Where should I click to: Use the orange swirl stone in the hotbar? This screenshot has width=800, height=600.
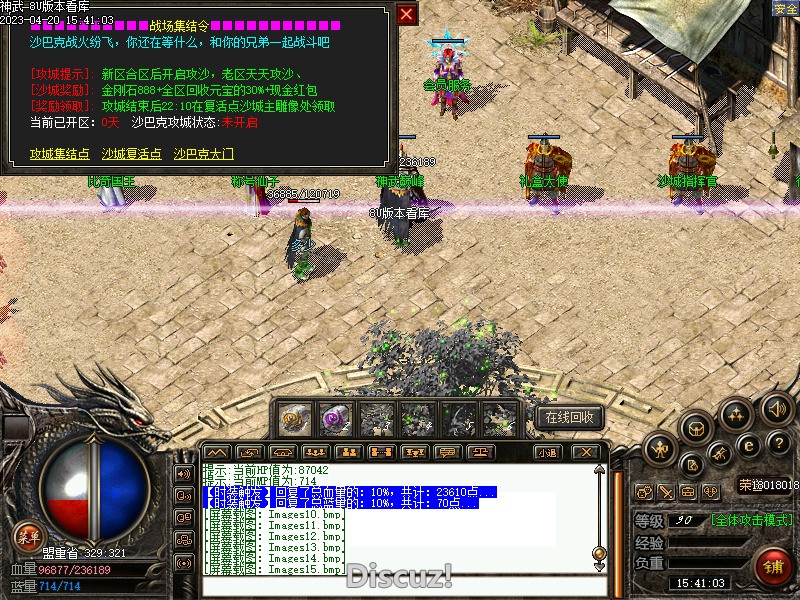(x=295, y=419)
